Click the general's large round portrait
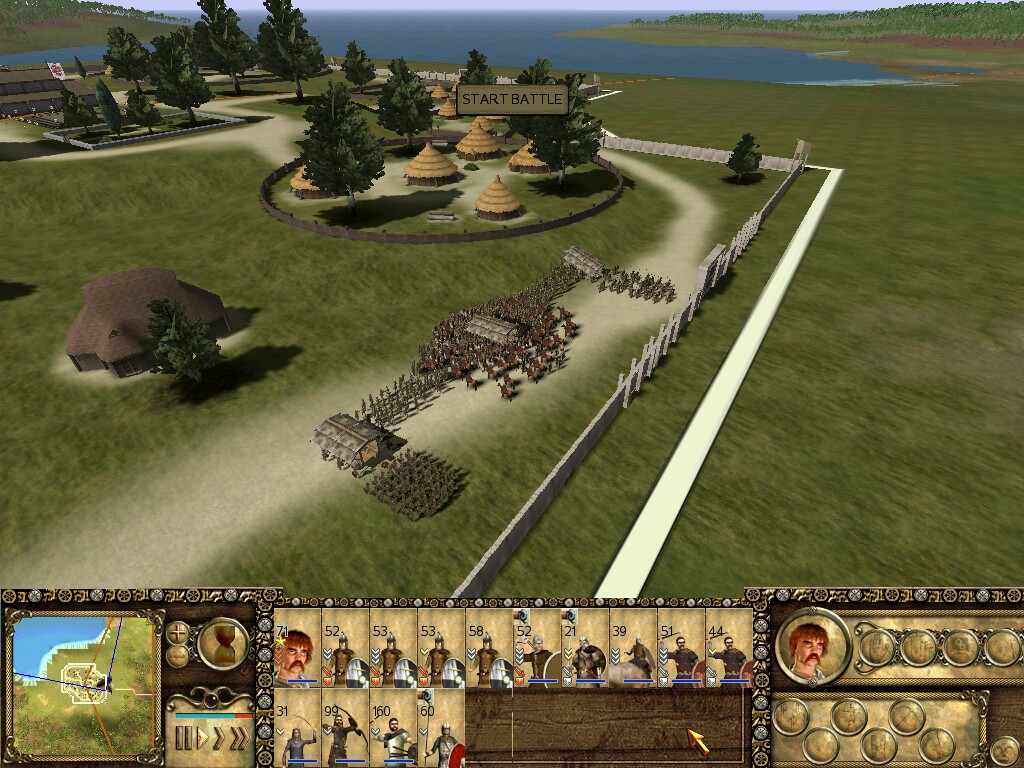Image resolution: width=1024 pixels, height=768 pixels. point(811,646)
